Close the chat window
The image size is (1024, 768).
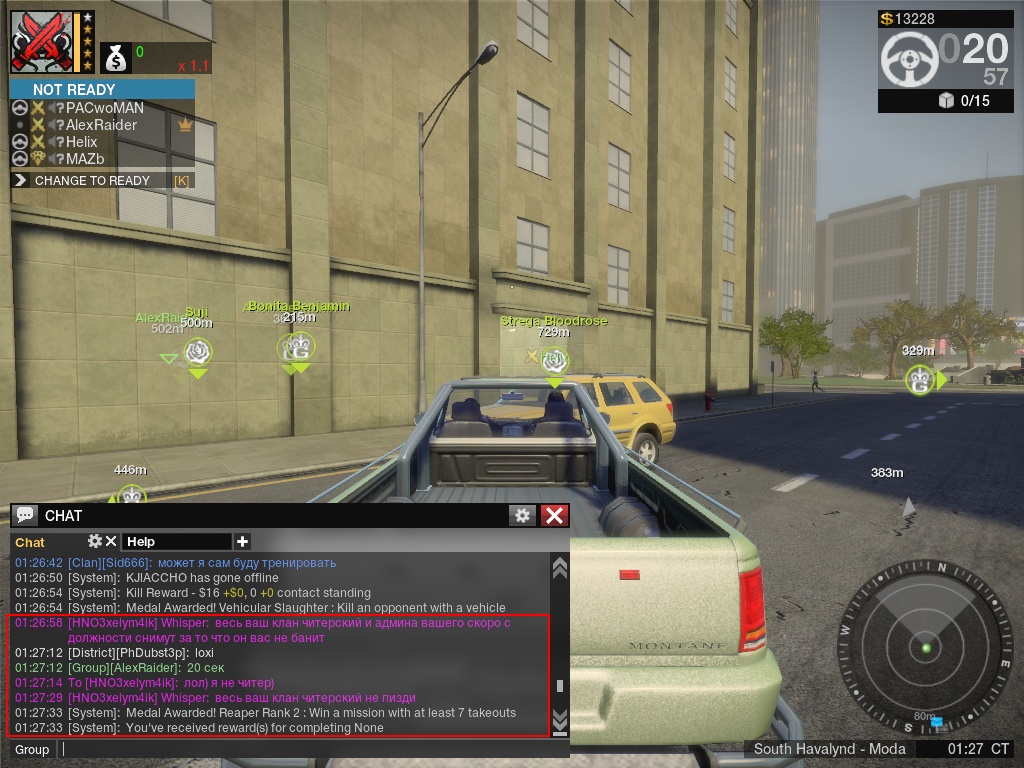pyautogui.click(x=554, y=515)
